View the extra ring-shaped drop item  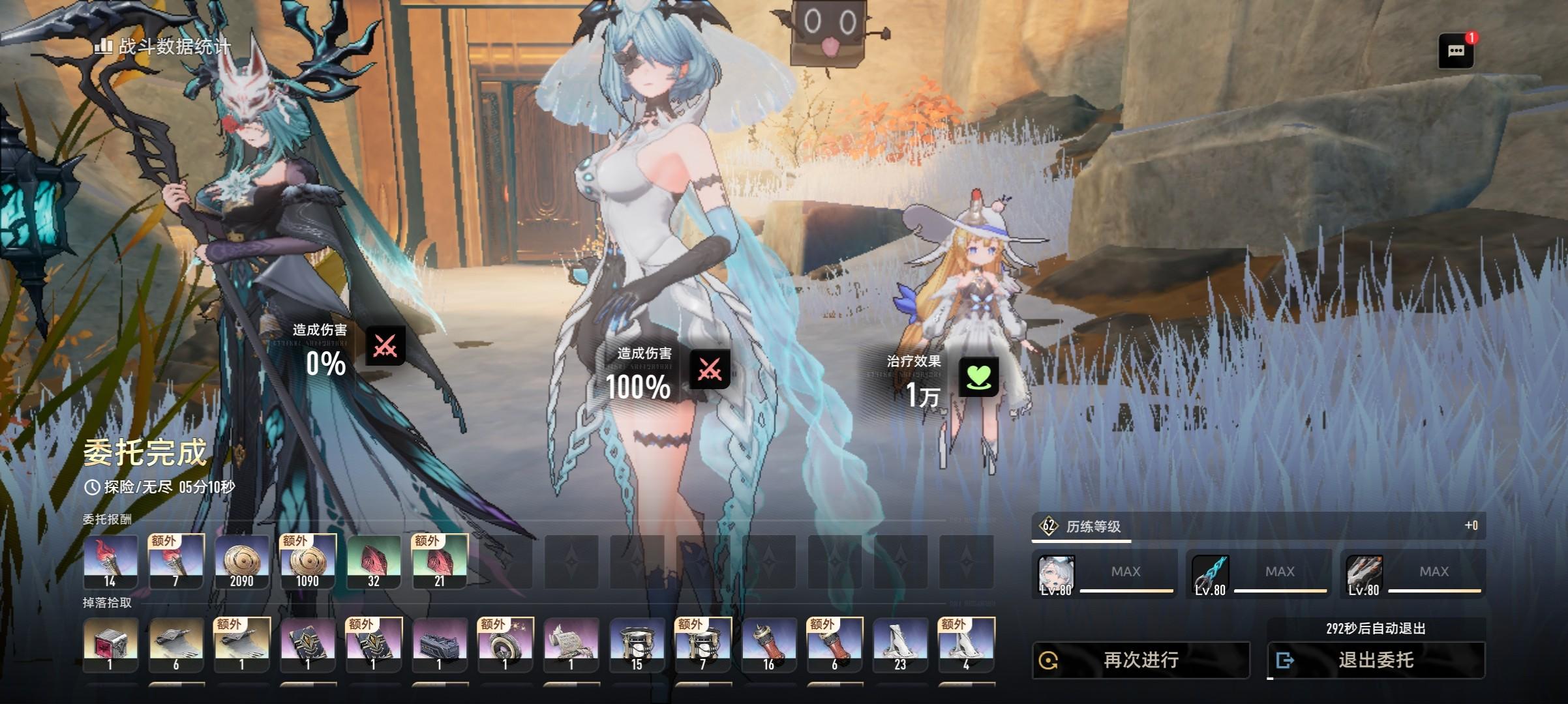coord(505,645)
